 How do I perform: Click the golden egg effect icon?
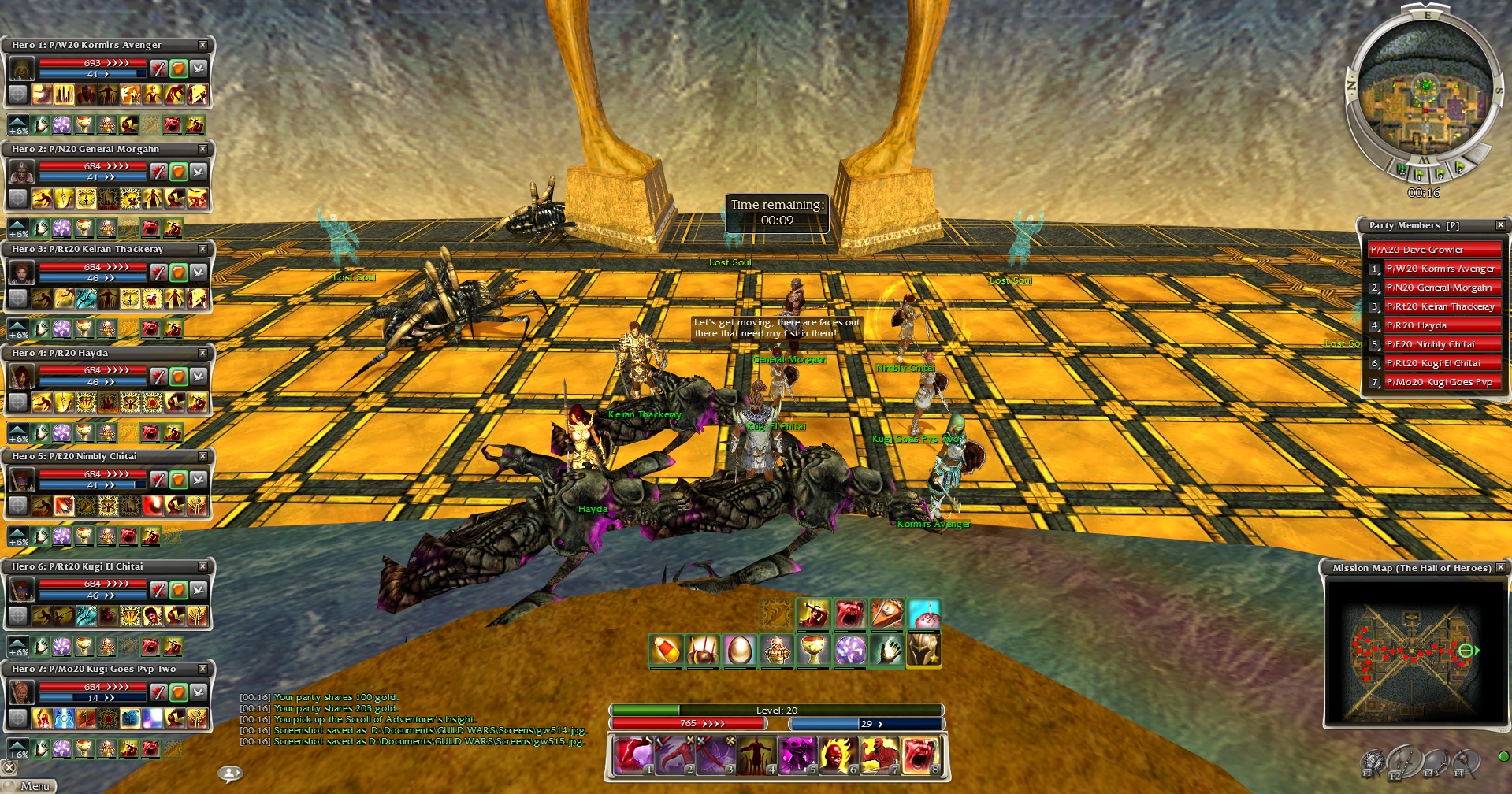(x=739, y=651)
